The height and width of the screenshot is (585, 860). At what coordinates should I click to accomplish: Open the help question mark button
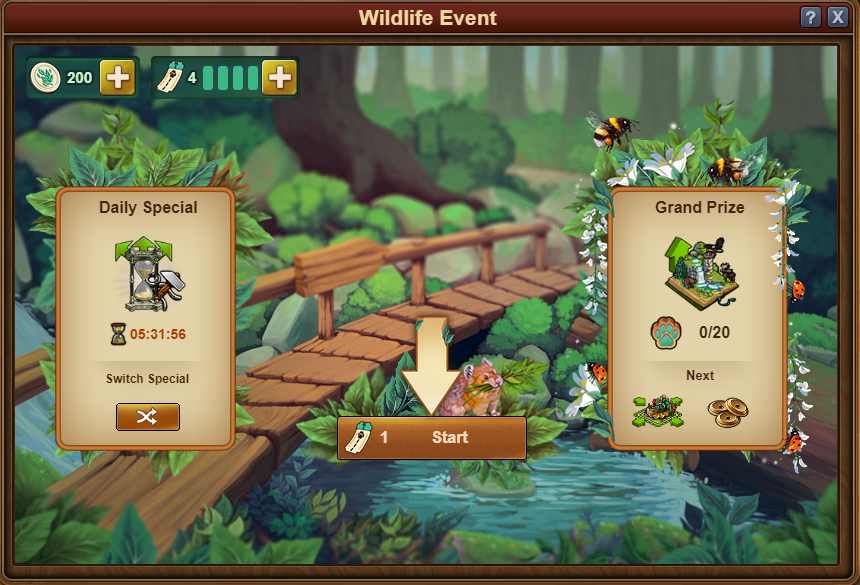(811, 18)
